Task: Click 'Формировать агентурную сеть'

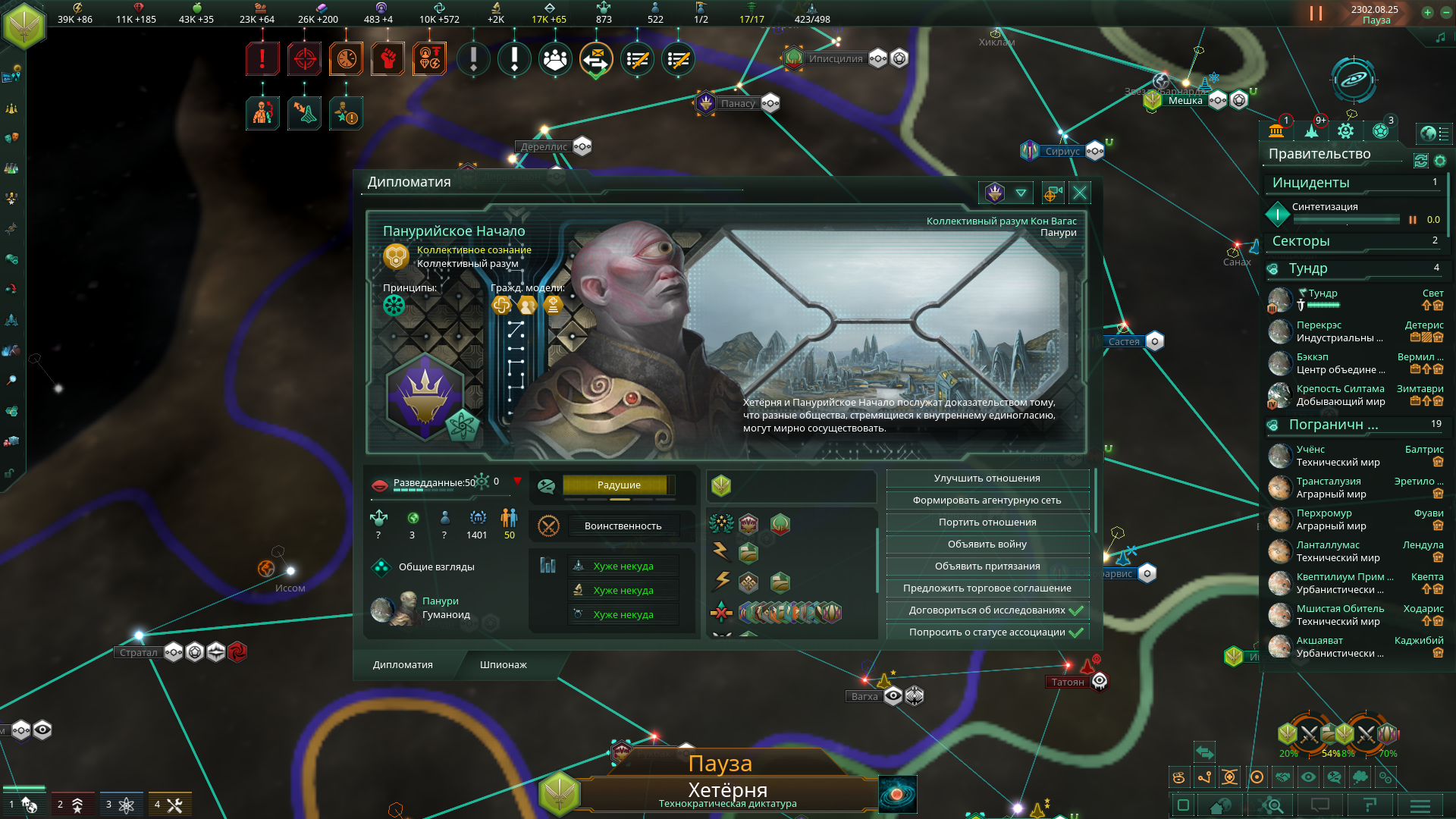Action: (987, 500)
